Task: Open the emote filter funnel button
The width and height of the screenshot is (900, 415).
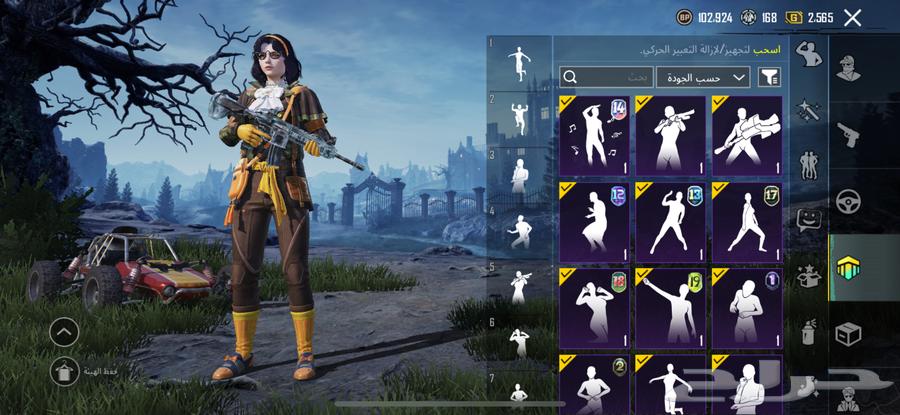Action: point(770,77)
